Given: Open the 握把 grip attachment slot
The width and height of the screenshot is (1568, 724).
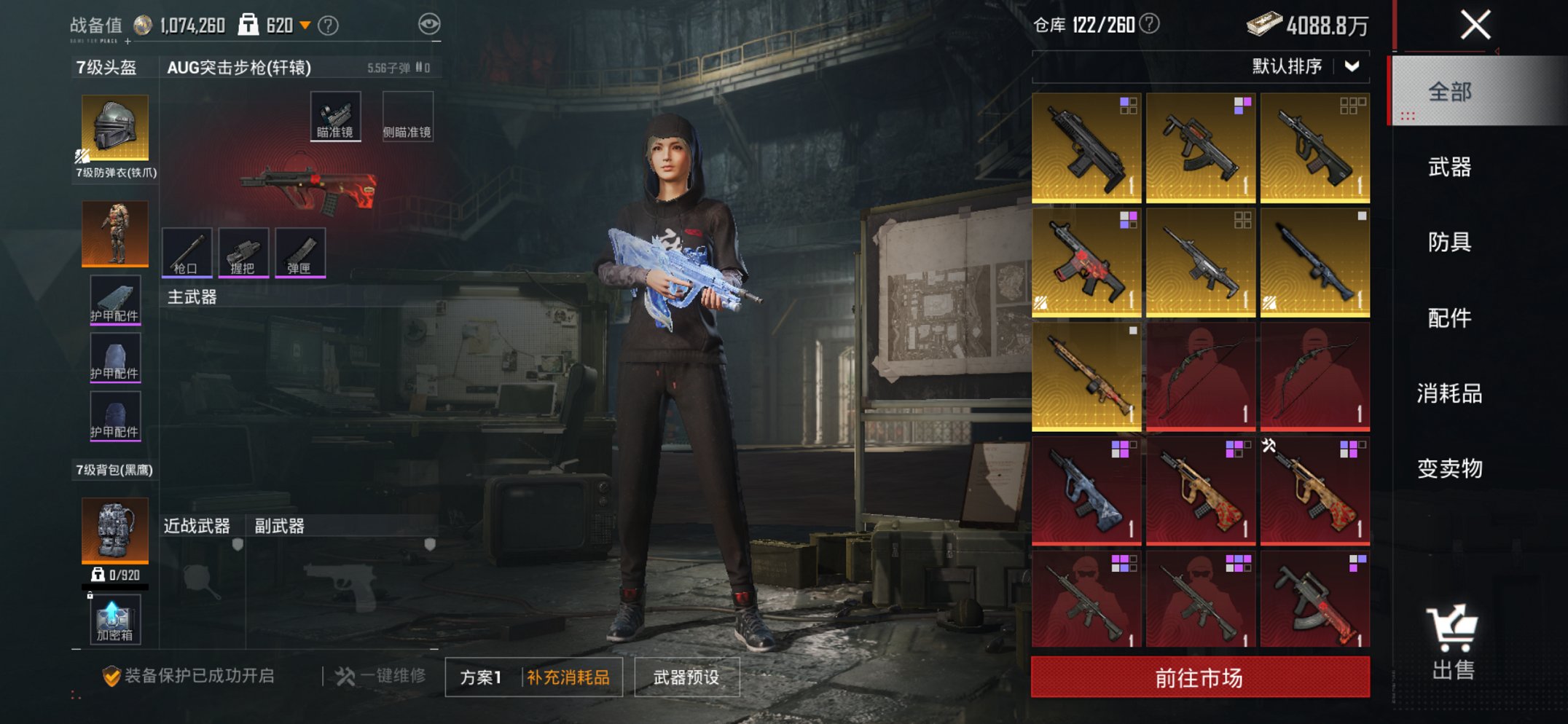Looking at the screenshot, I should (243, 253).
